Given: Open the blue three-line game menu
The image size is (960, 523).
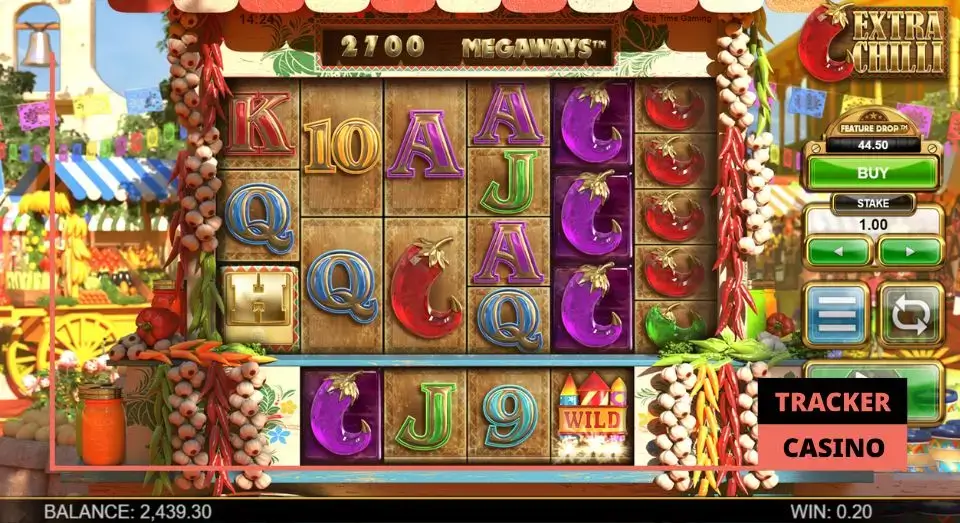Looking at the screenshot, I should [836, 314].
